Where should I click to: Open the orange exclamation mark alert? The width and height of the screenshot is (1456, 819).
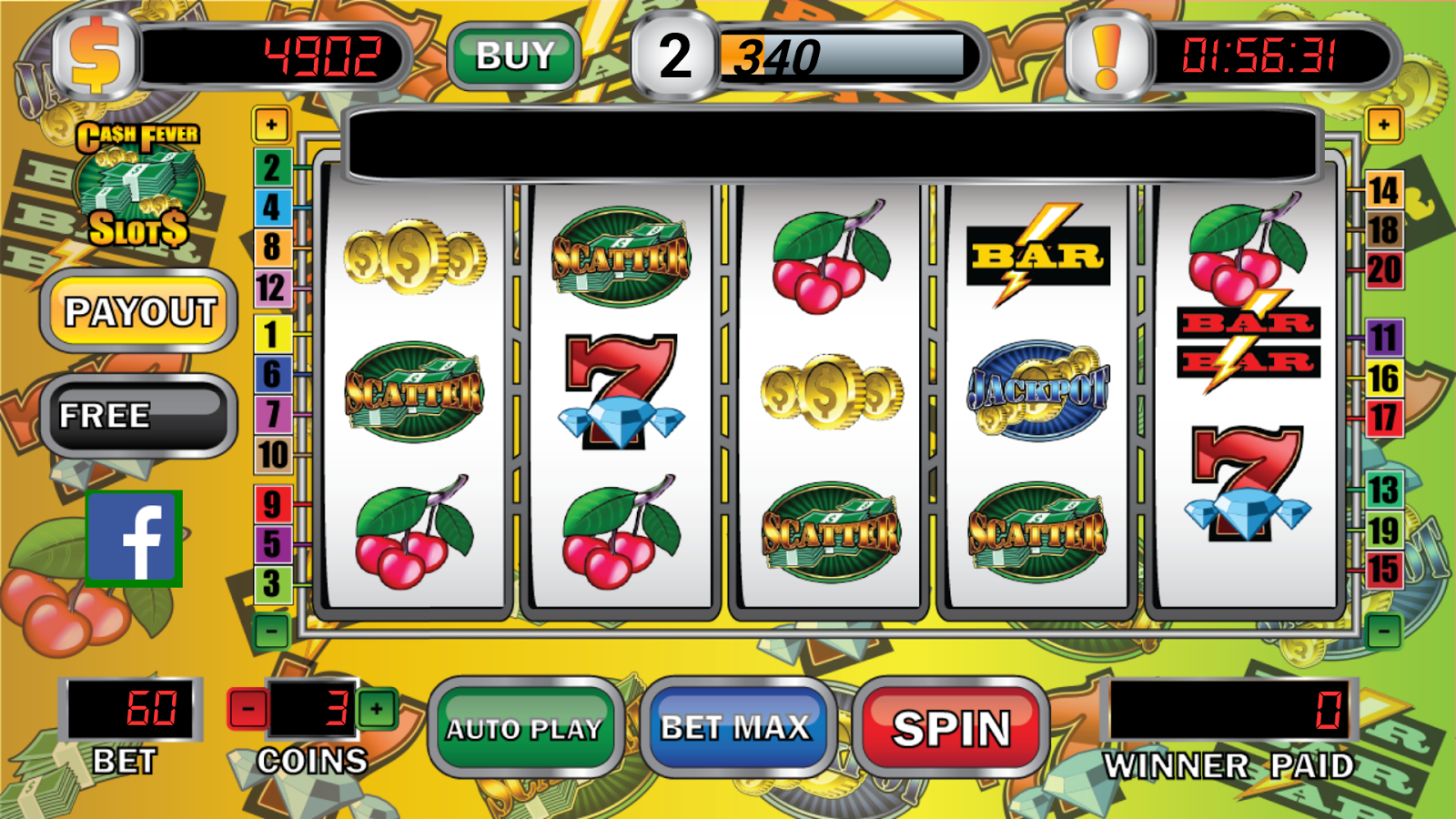[1107, 56]
